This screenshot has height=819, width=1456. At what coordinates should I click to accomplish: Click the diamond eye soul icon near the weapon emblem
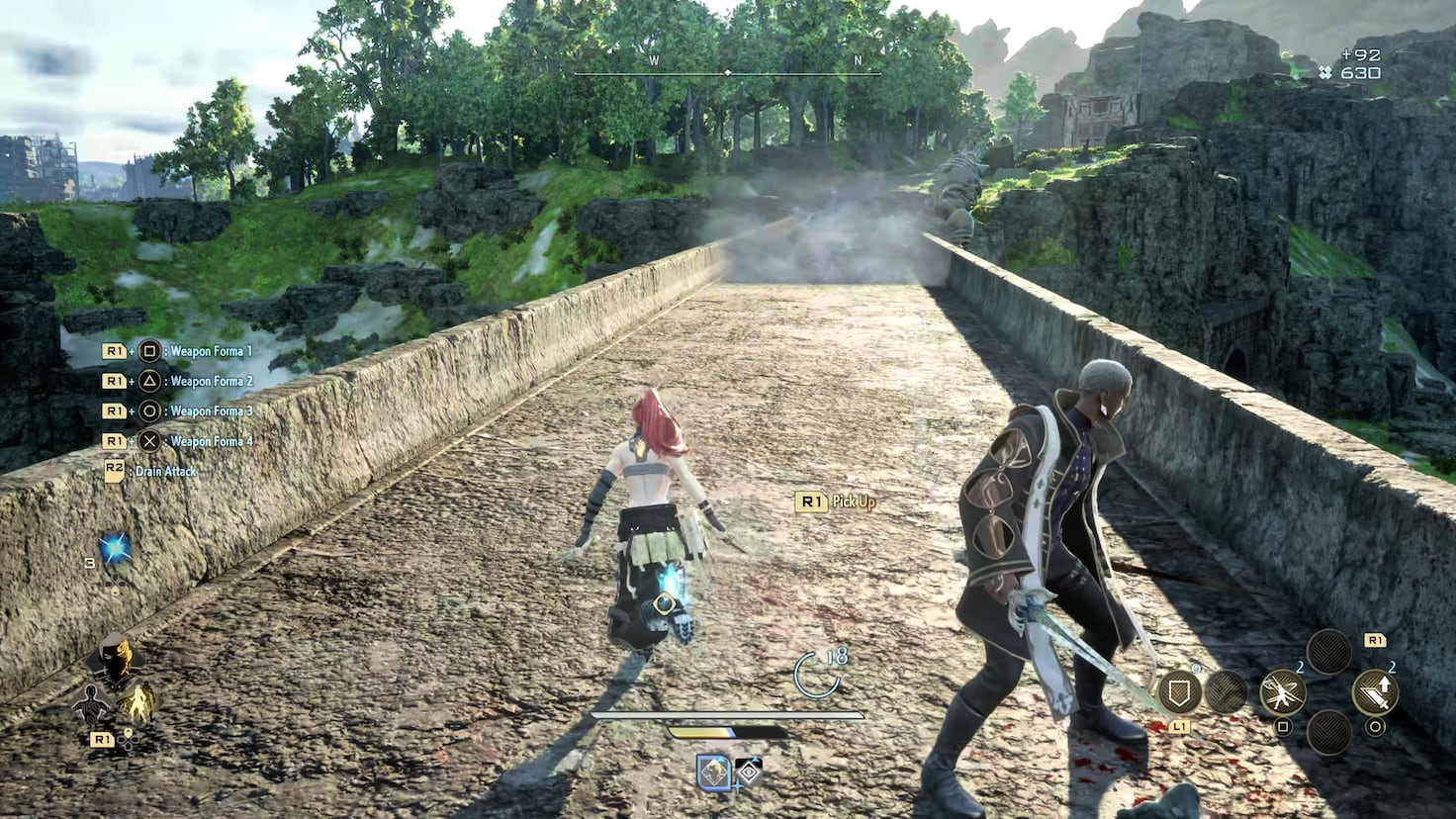tap(749, 773)
